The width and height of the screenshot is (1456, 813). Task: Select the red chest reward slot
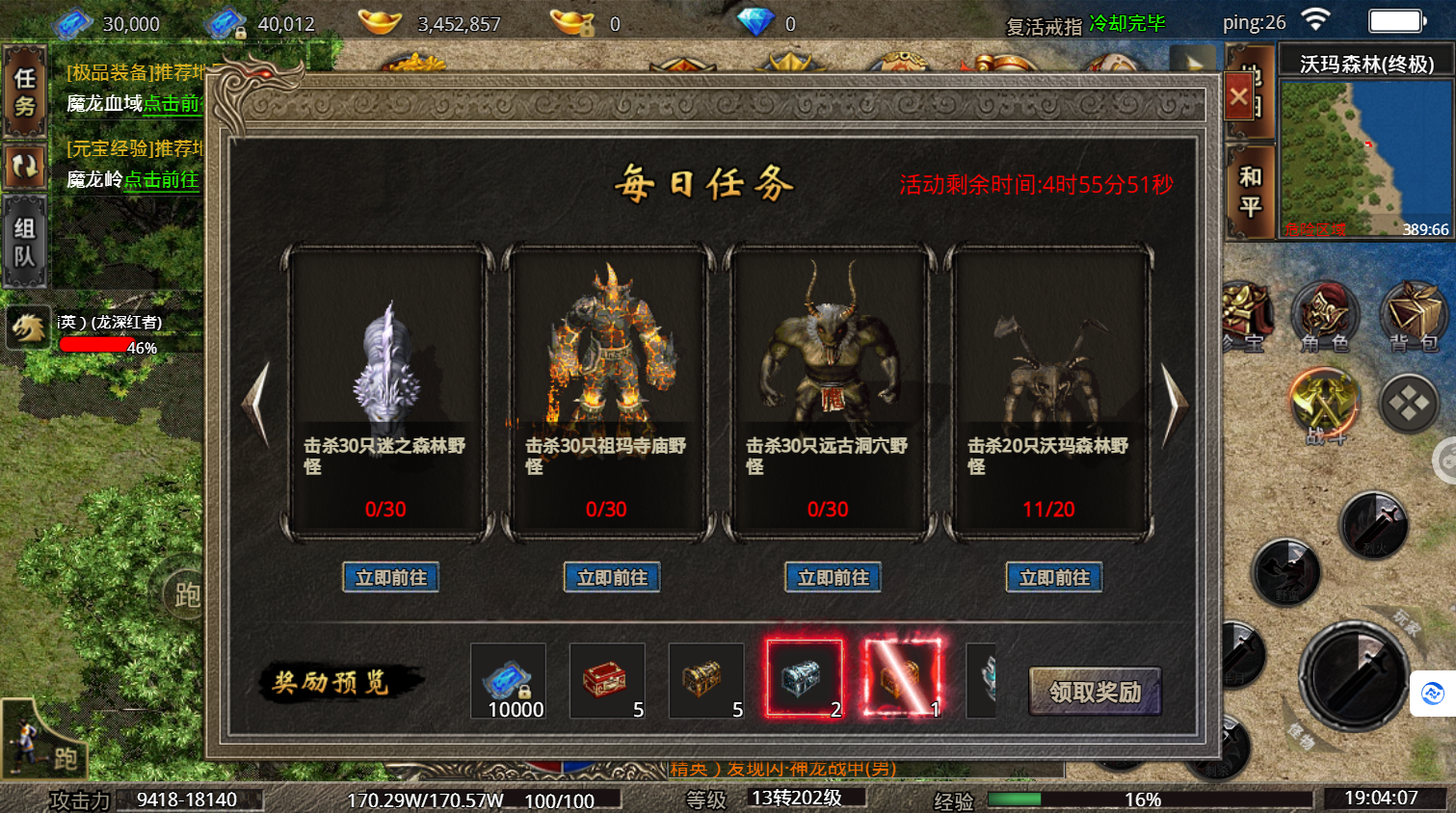607,681
